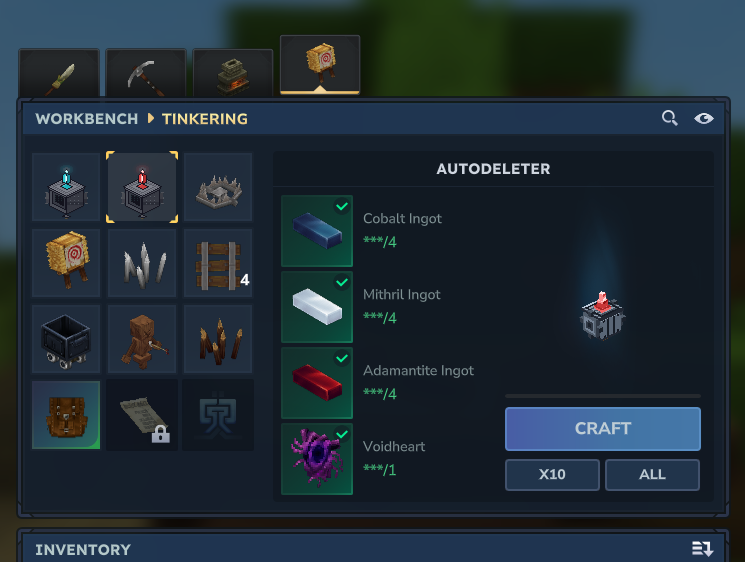Screen dimensions: 745x562
Task: Choose the wooden training dummy recipe
Action: tap(142, 339)
